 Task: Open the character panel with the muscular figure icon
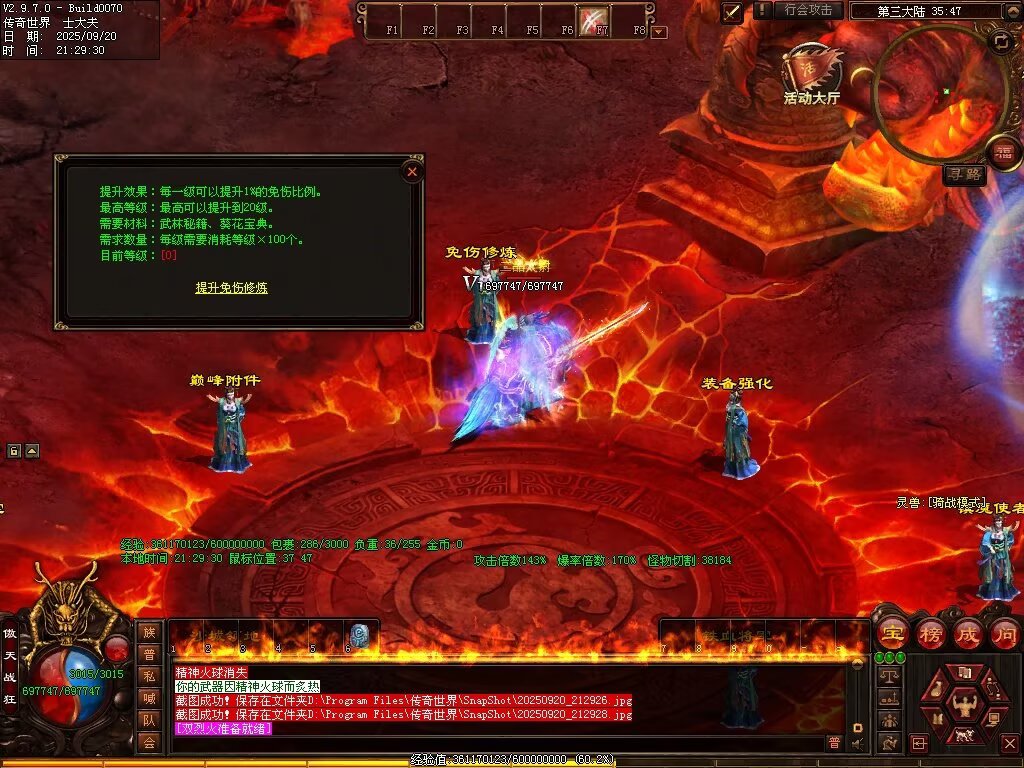tap(963, 705)
